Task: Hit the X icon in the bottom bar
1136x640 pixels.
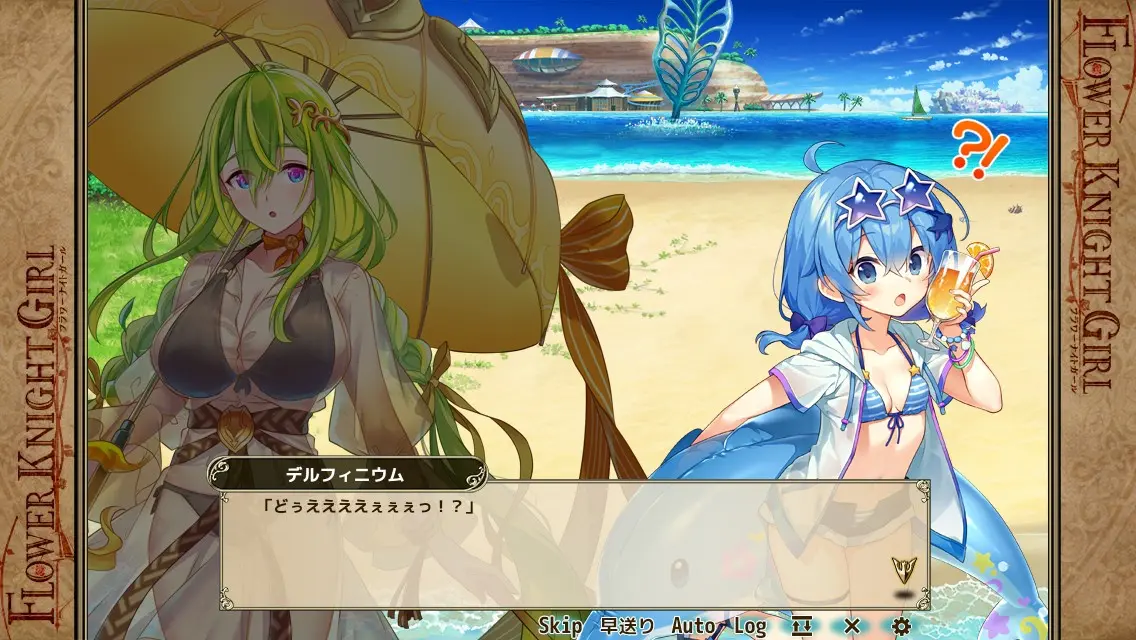Action: tap(852, 626)
